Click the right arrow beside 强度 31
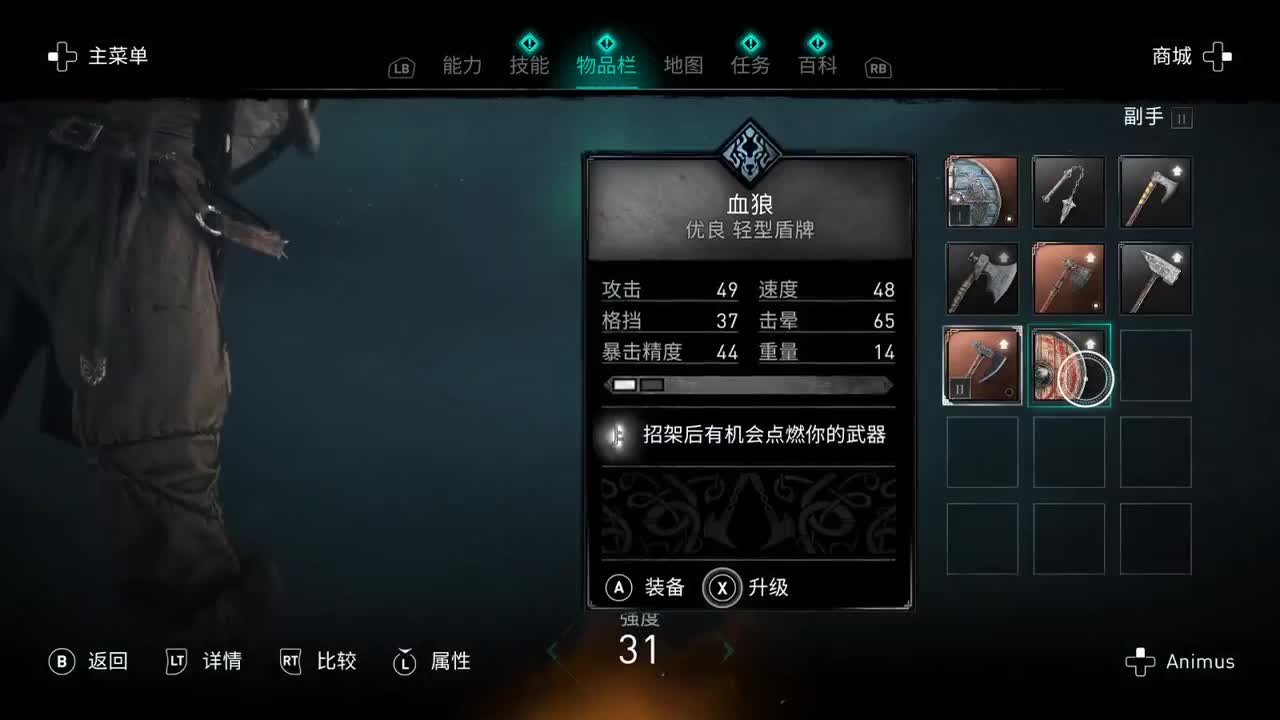This screenshot has width=1280, height=720. [728, 650]
